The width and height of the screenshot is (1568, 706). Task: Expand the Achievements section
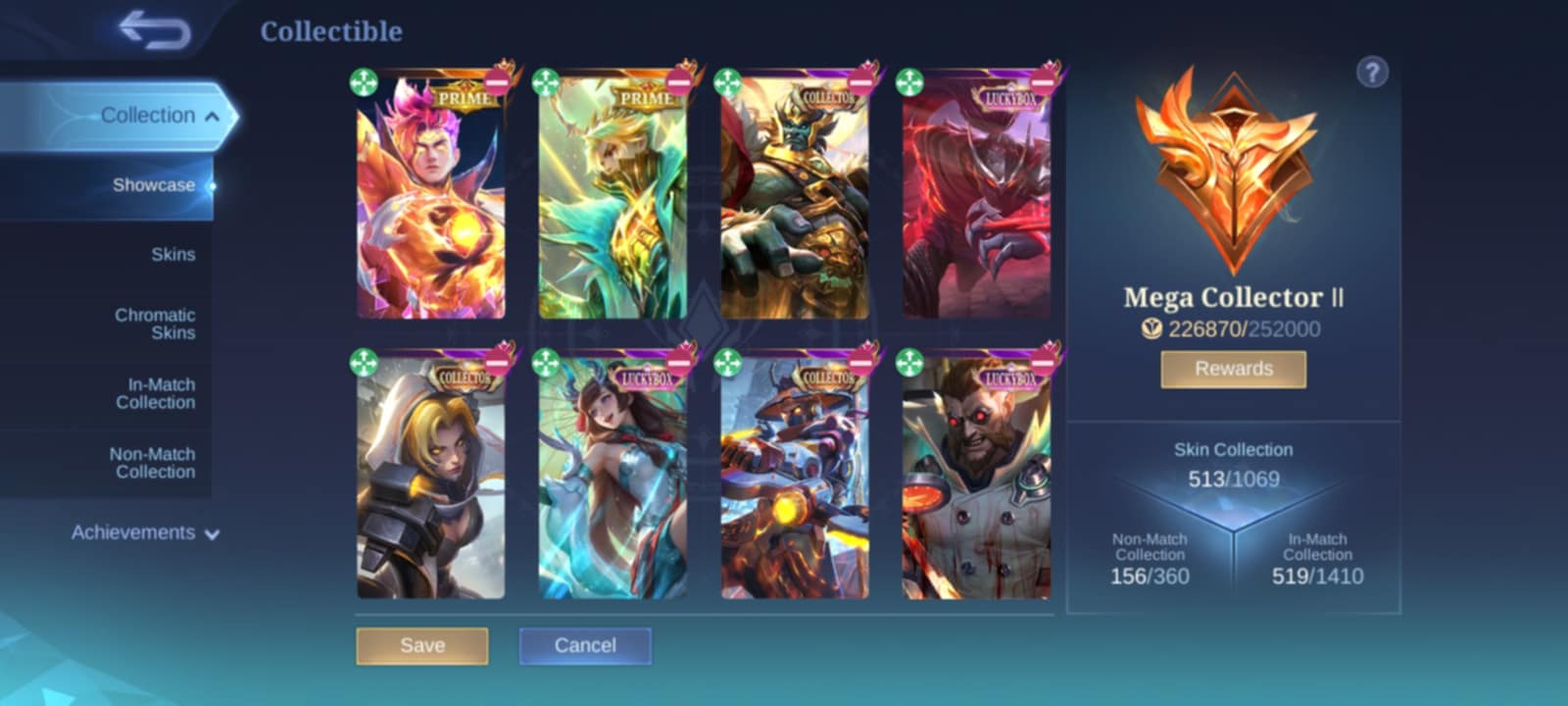point(144,532)
